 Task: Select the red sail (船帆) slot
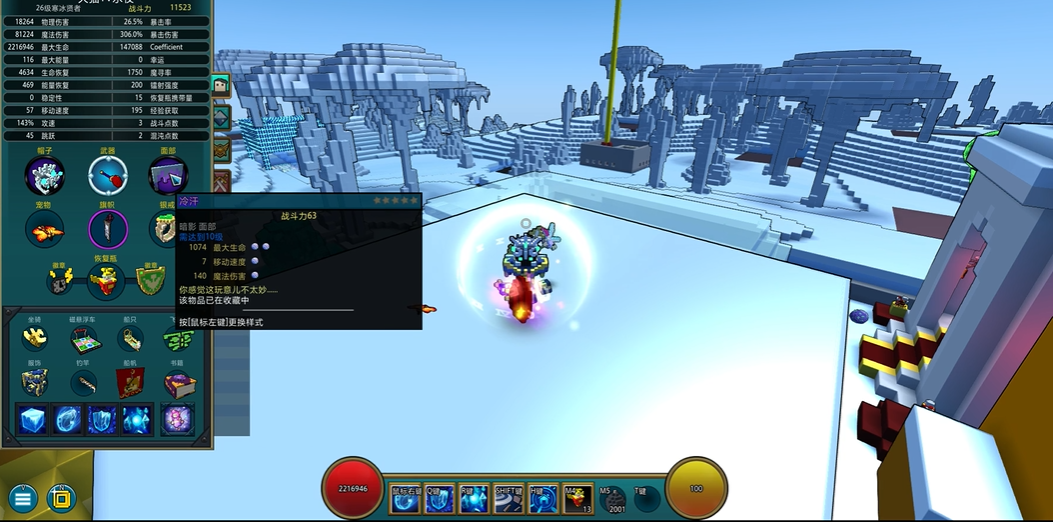(131, 381)
